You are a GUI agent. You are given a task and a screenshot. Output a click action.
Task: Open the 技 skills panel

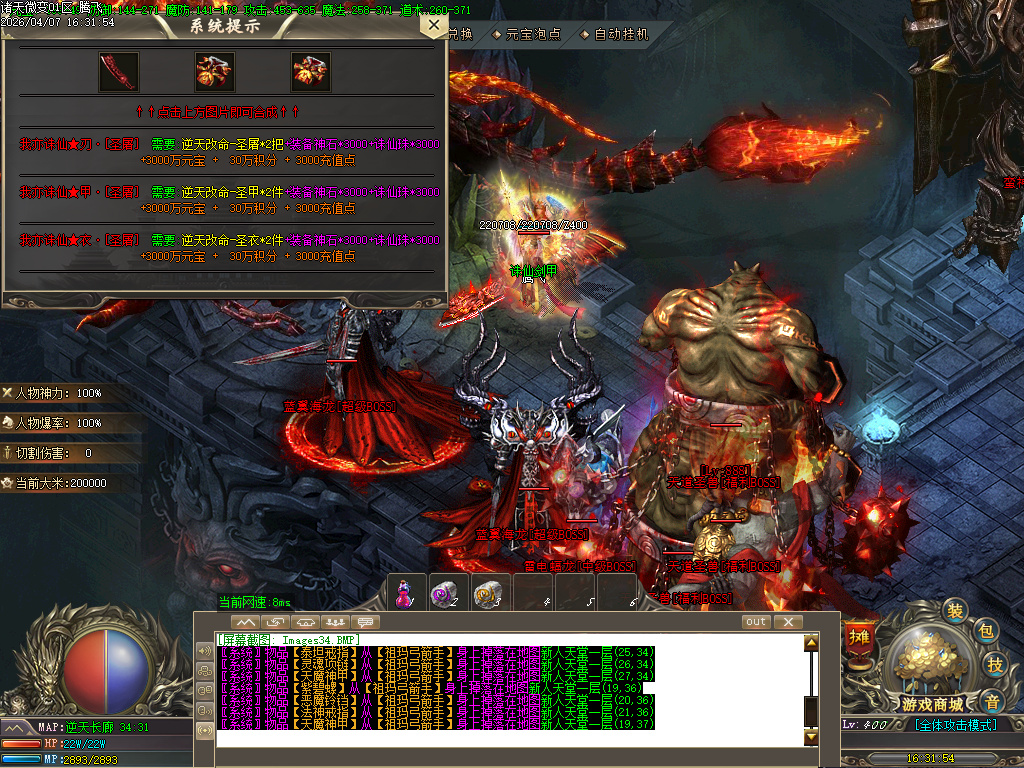pyautogui.click(x=995, y=664)
